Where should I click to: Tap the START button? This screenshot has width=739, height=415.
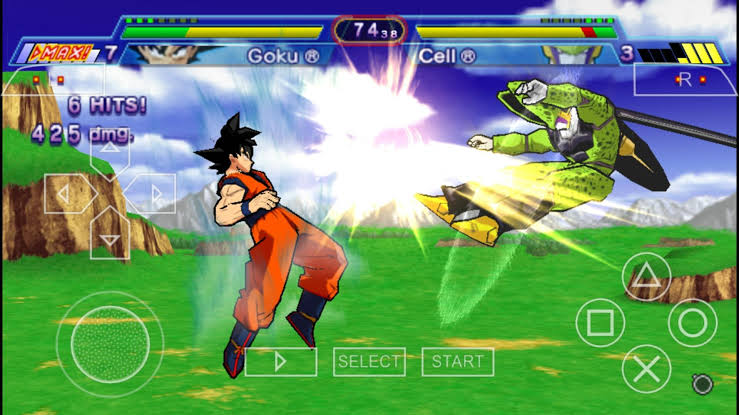pyautogui.click(x=458, y=361)
